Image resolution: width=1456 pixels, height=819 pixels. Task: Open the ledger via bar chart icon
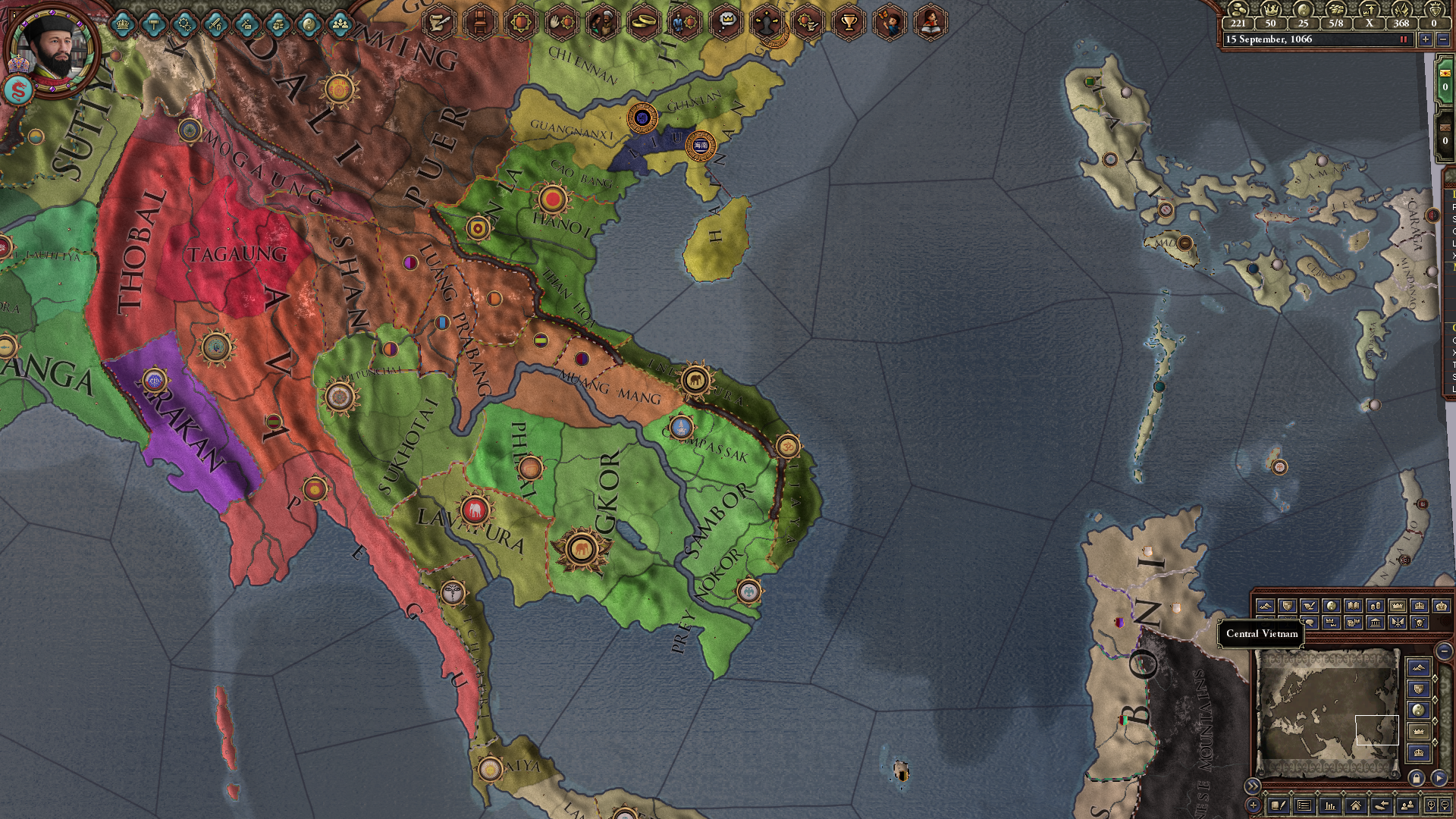click(x=1329, y=806)
